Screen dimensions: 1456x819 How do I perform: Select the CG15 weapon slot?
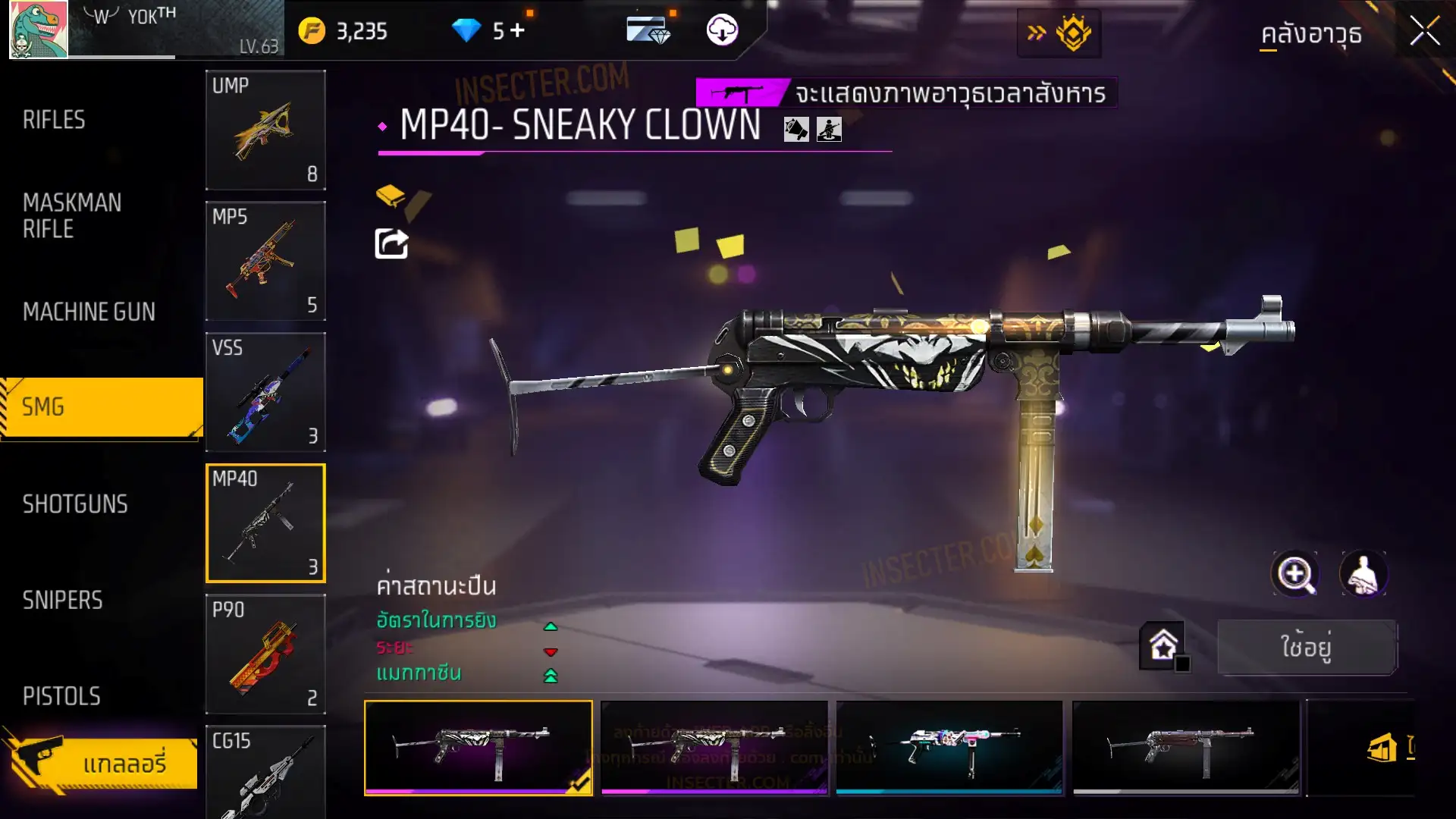[x=265, y=772]
